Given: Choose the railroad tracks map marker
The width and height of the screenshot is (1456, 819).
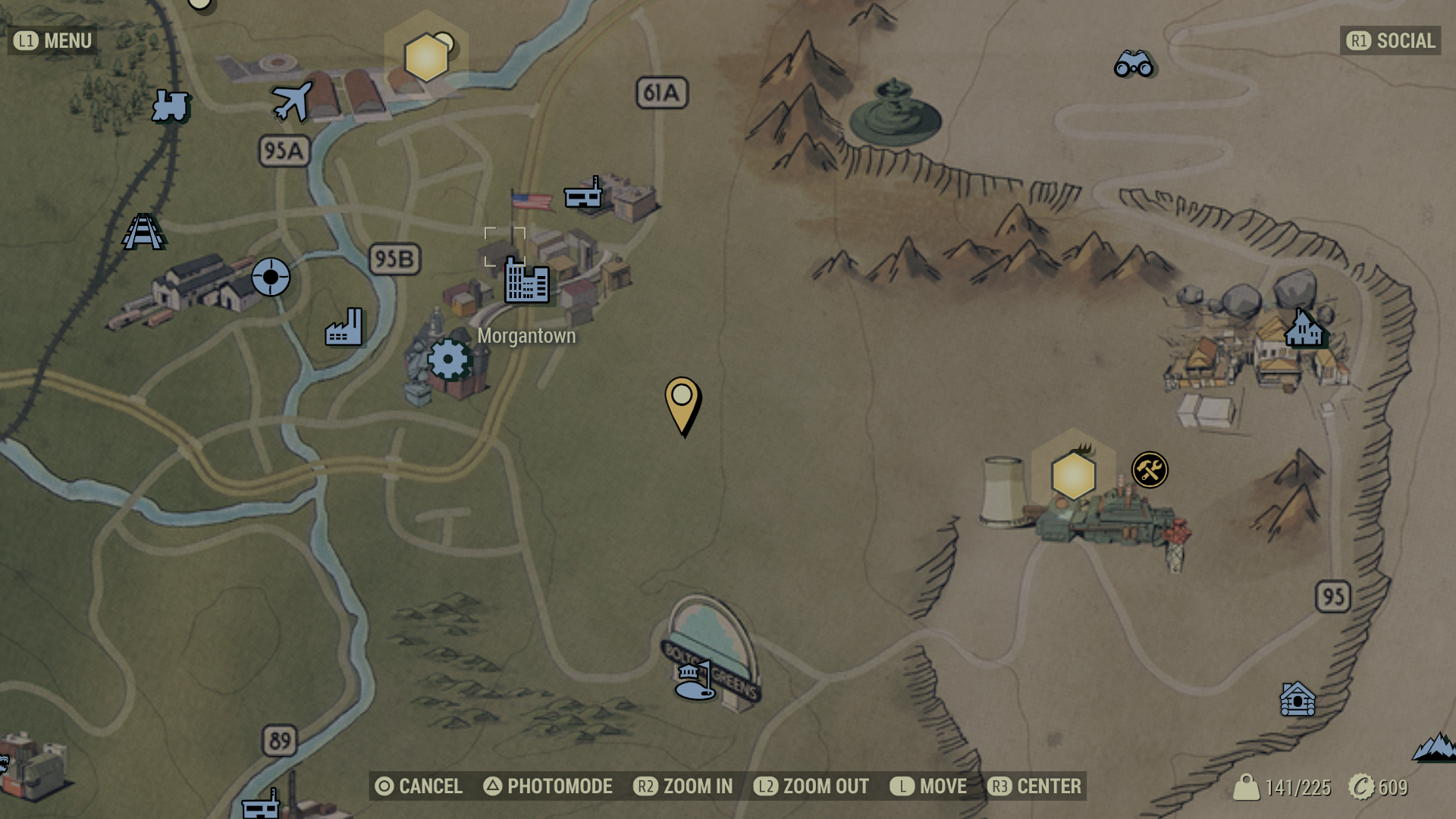Looking at the screenshot, I should pos(143,232).
